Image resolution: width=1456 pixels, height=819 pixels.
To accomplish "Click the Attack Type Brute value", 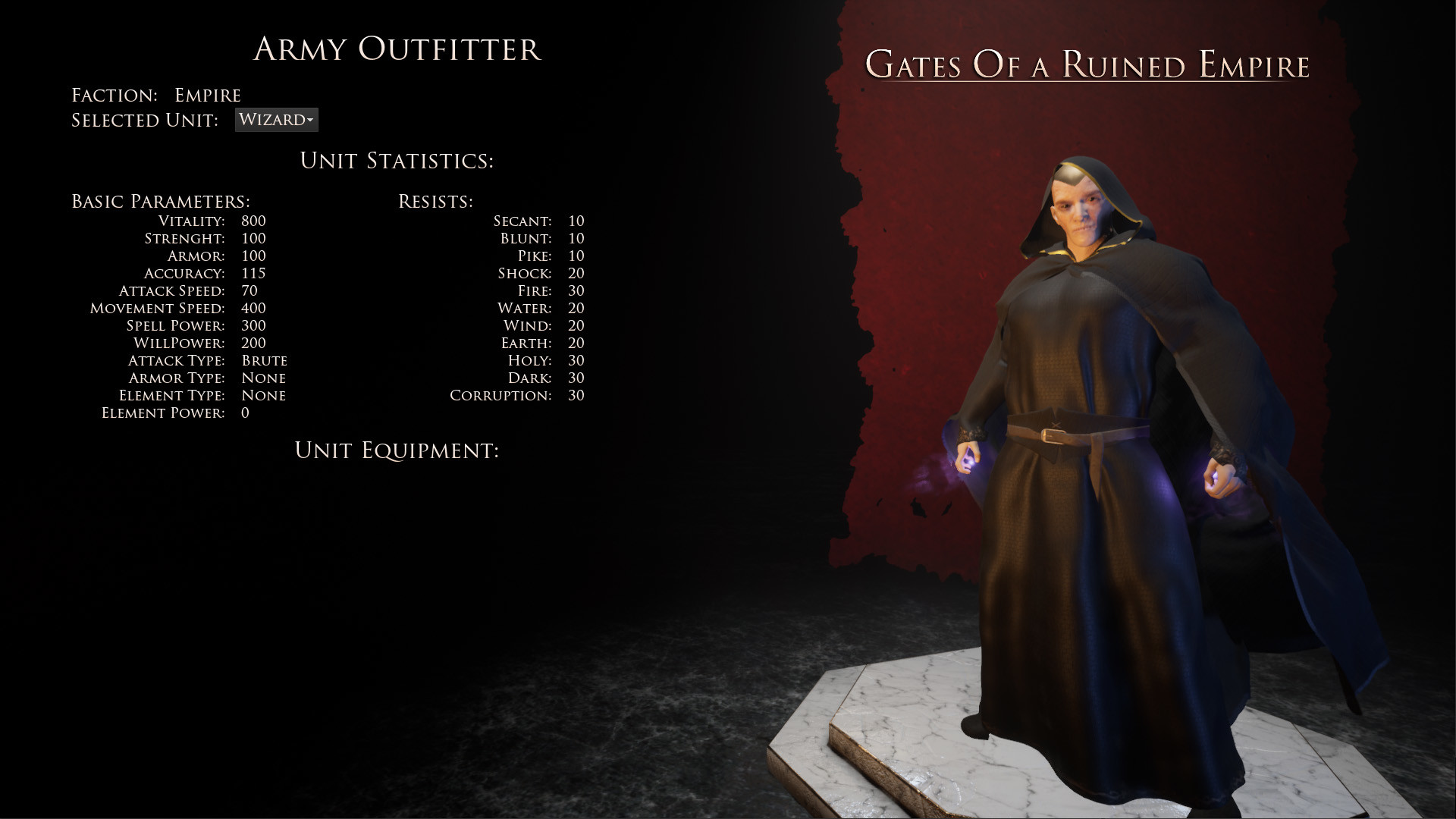I will (264, 360).
